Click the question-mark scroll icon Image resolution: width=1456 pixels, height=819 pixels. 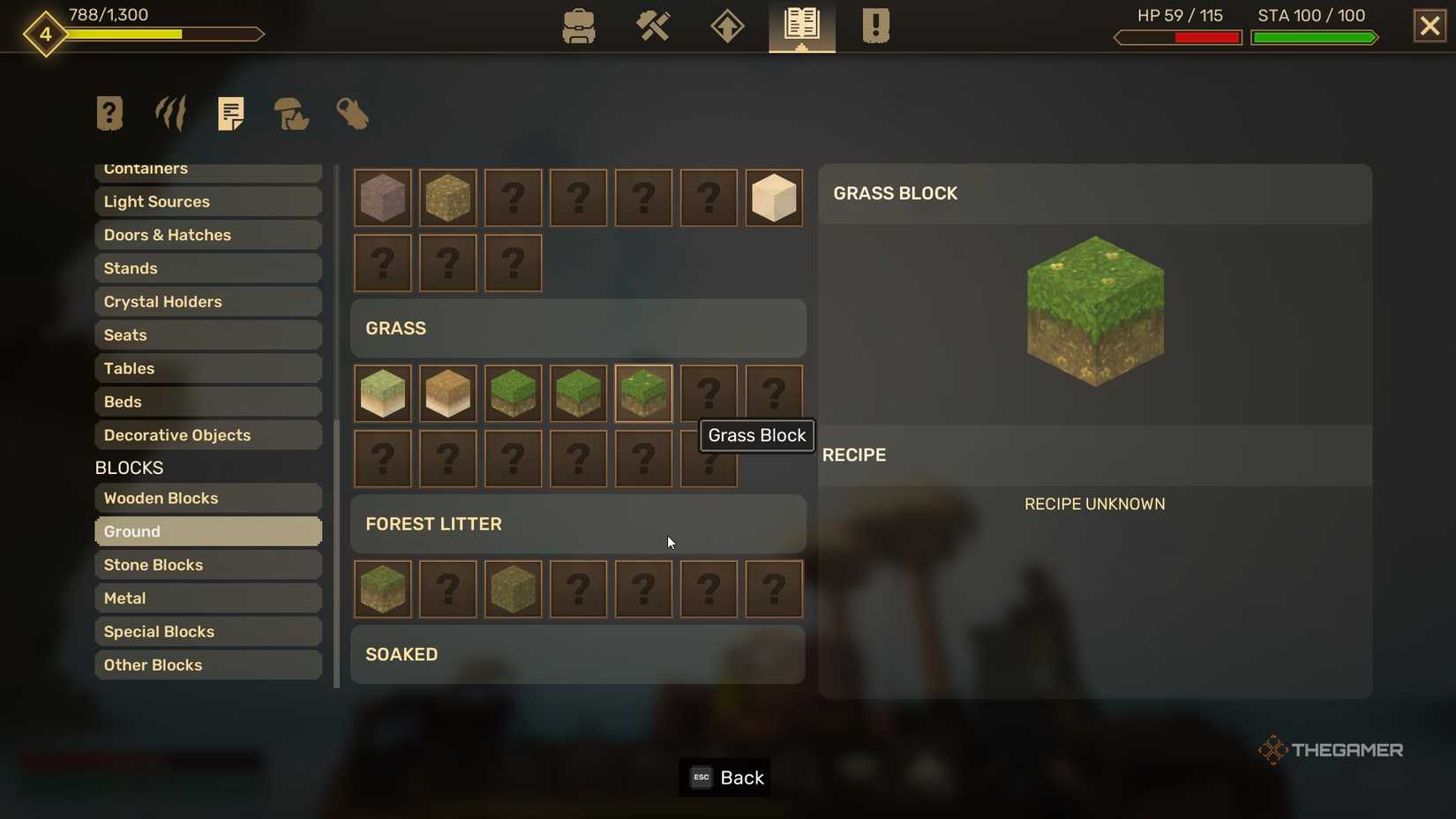coord(109,113)
